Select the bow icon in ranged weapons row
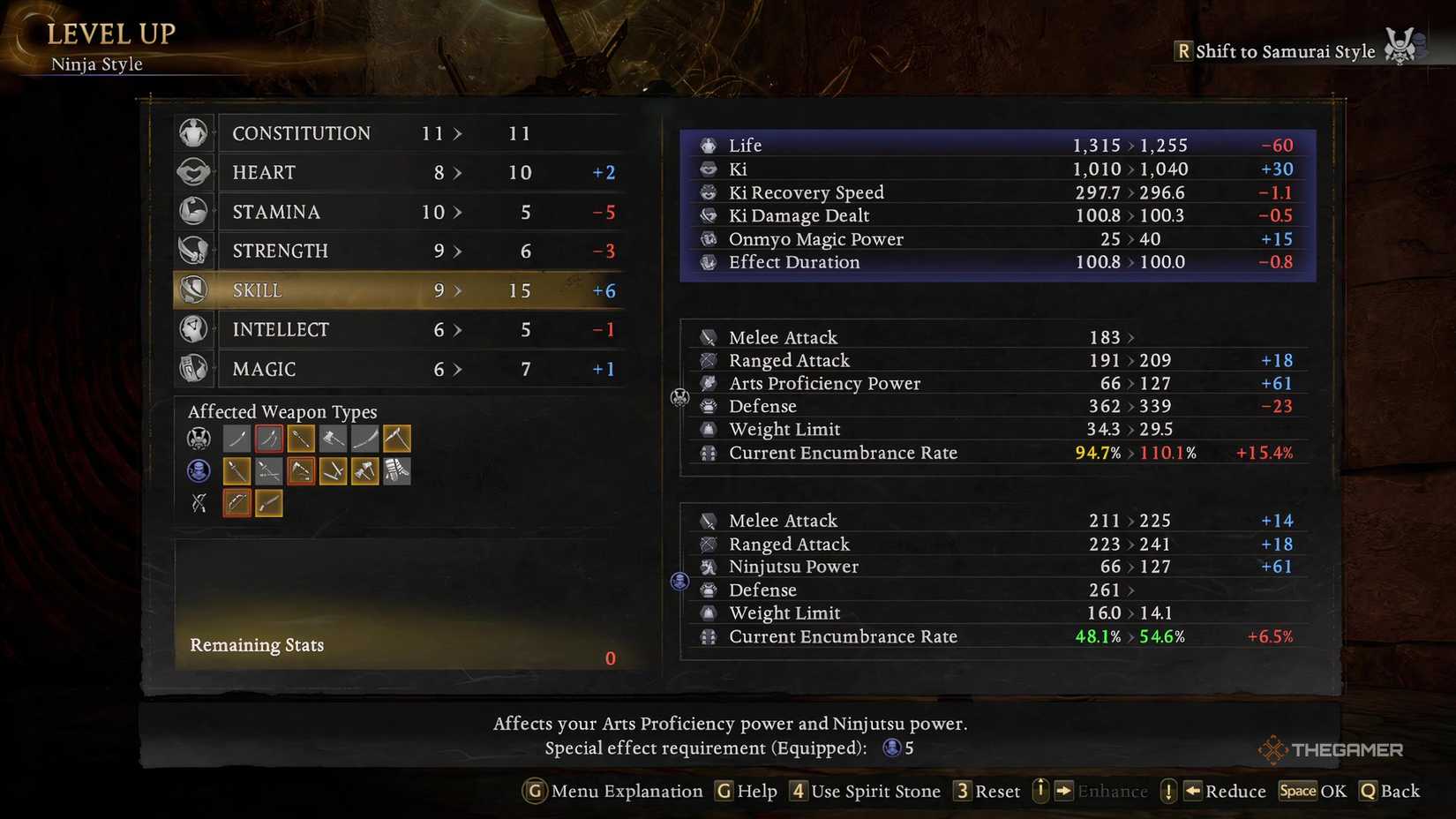 236,502
